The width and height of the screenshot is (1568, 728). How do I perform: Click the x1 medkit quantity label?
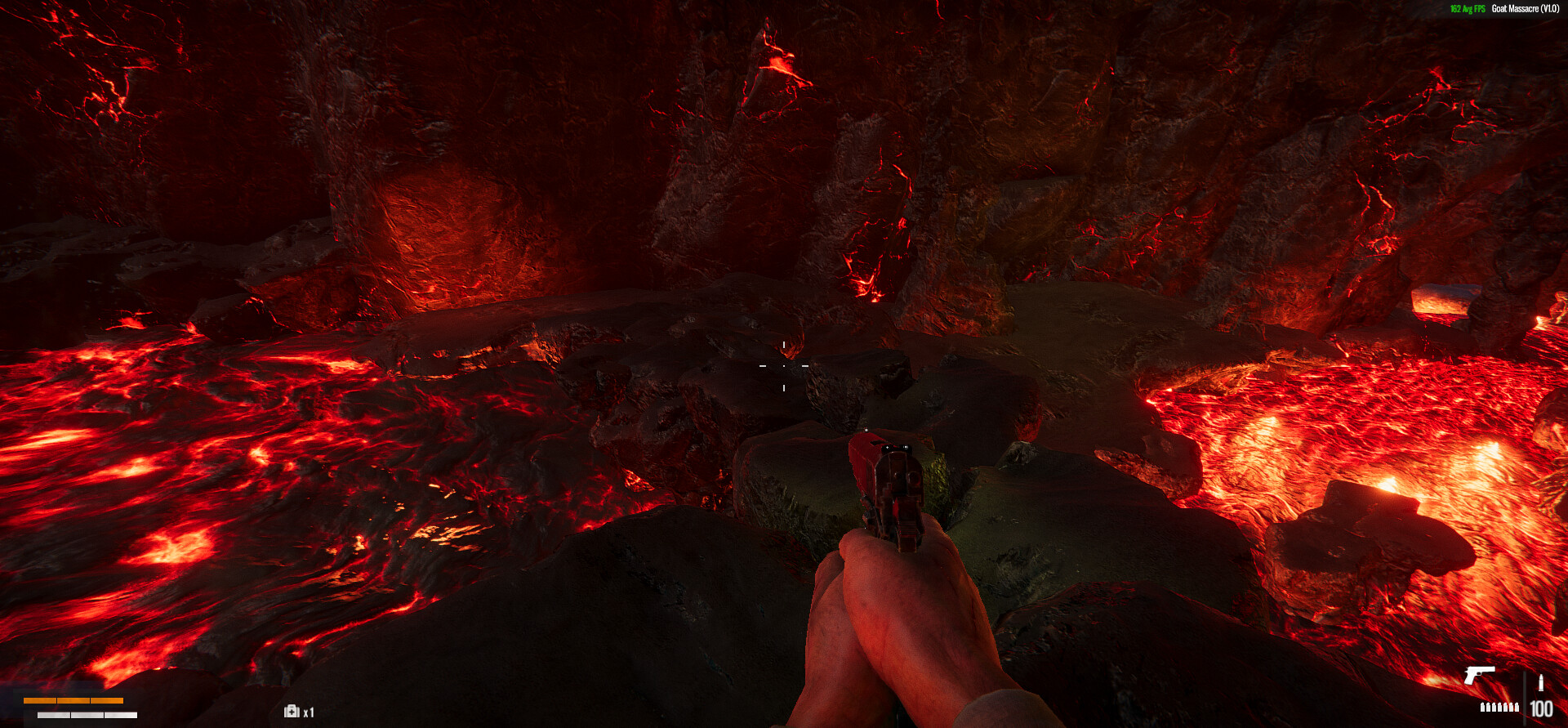point(310,712)
